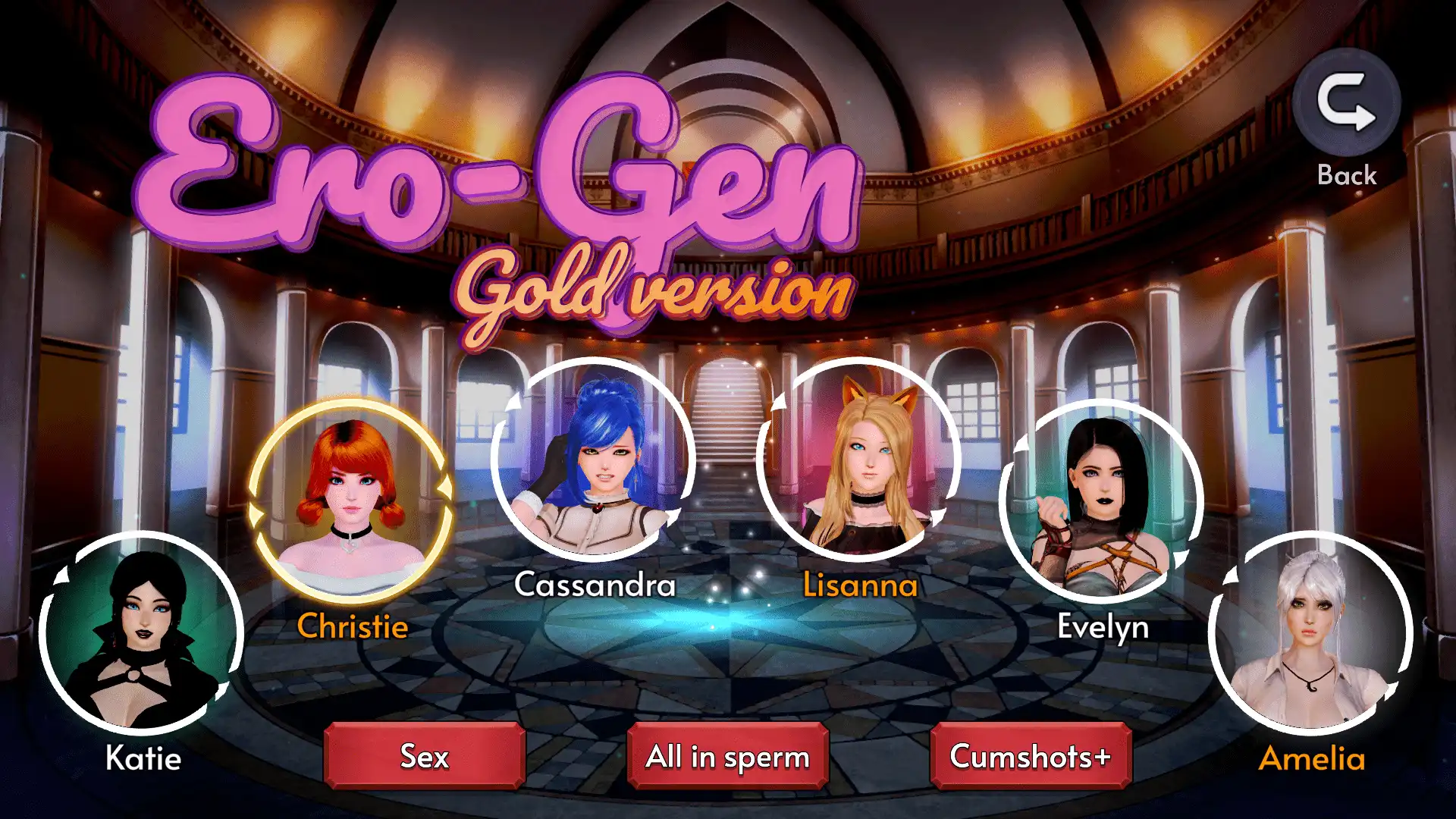This screenshot has height=819, width=1456.
Task: Click the red All in sperm button
Action: [x=728, y=756]
